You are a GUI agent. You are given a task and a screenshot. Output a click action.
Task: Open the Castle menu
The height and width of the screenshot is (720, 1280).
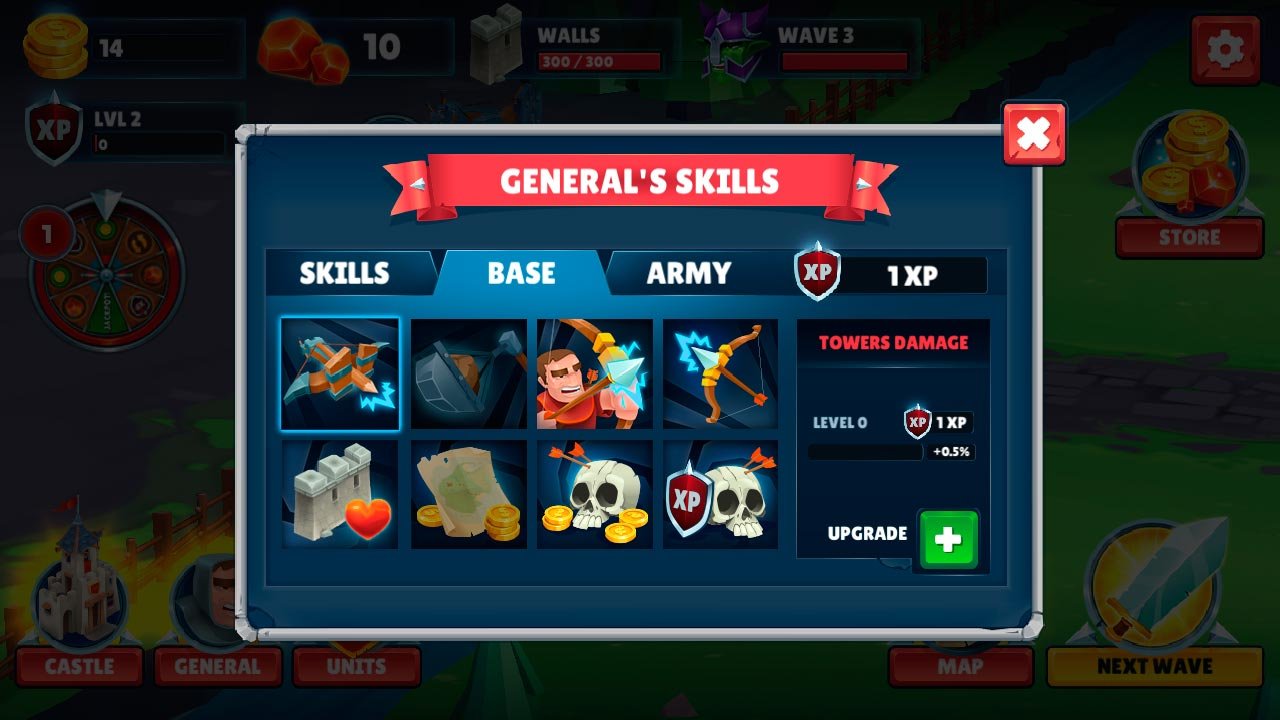pos(80,666)
